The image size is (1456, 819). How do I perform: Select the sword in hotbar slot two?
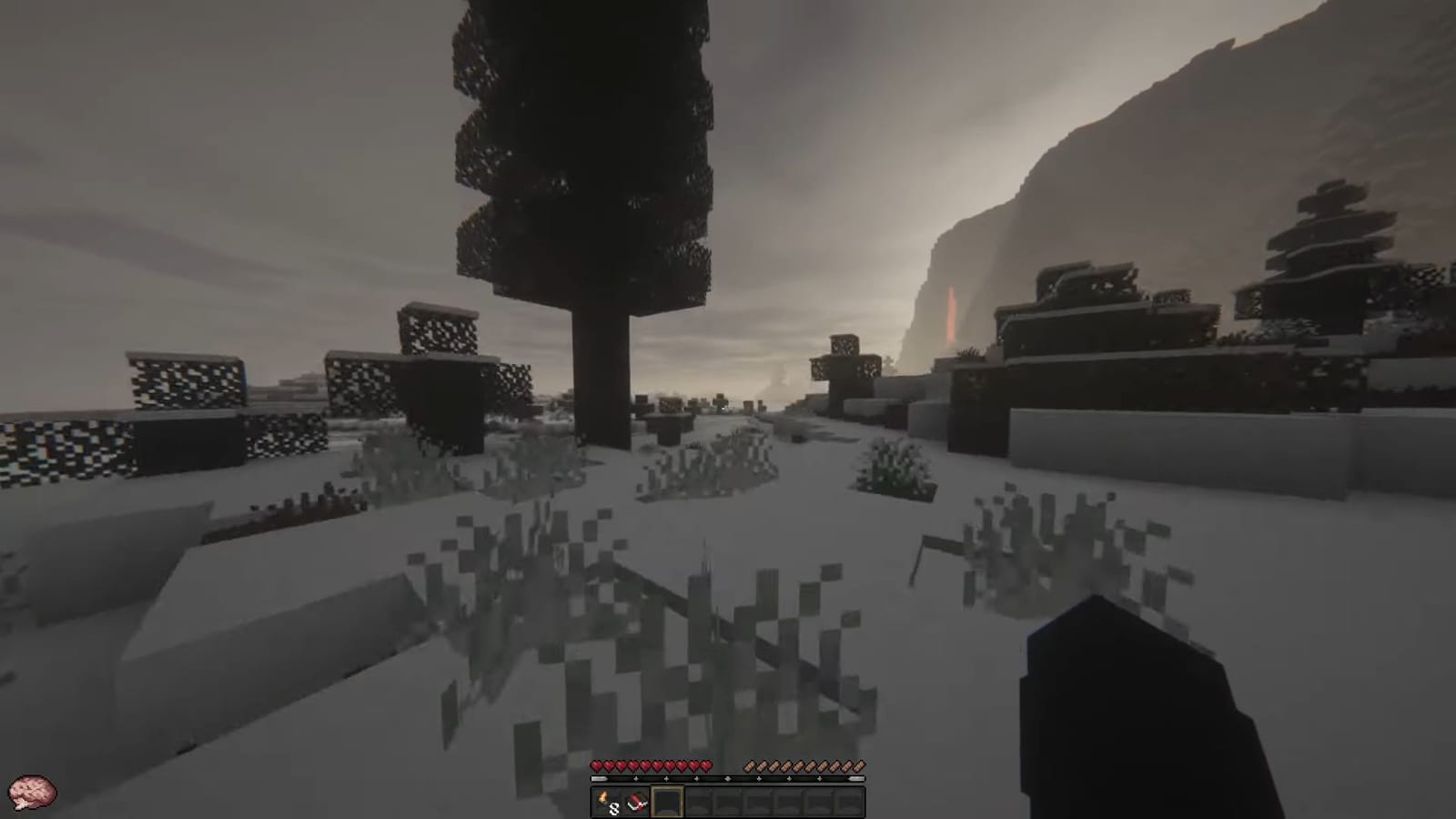tap(636, 801)
